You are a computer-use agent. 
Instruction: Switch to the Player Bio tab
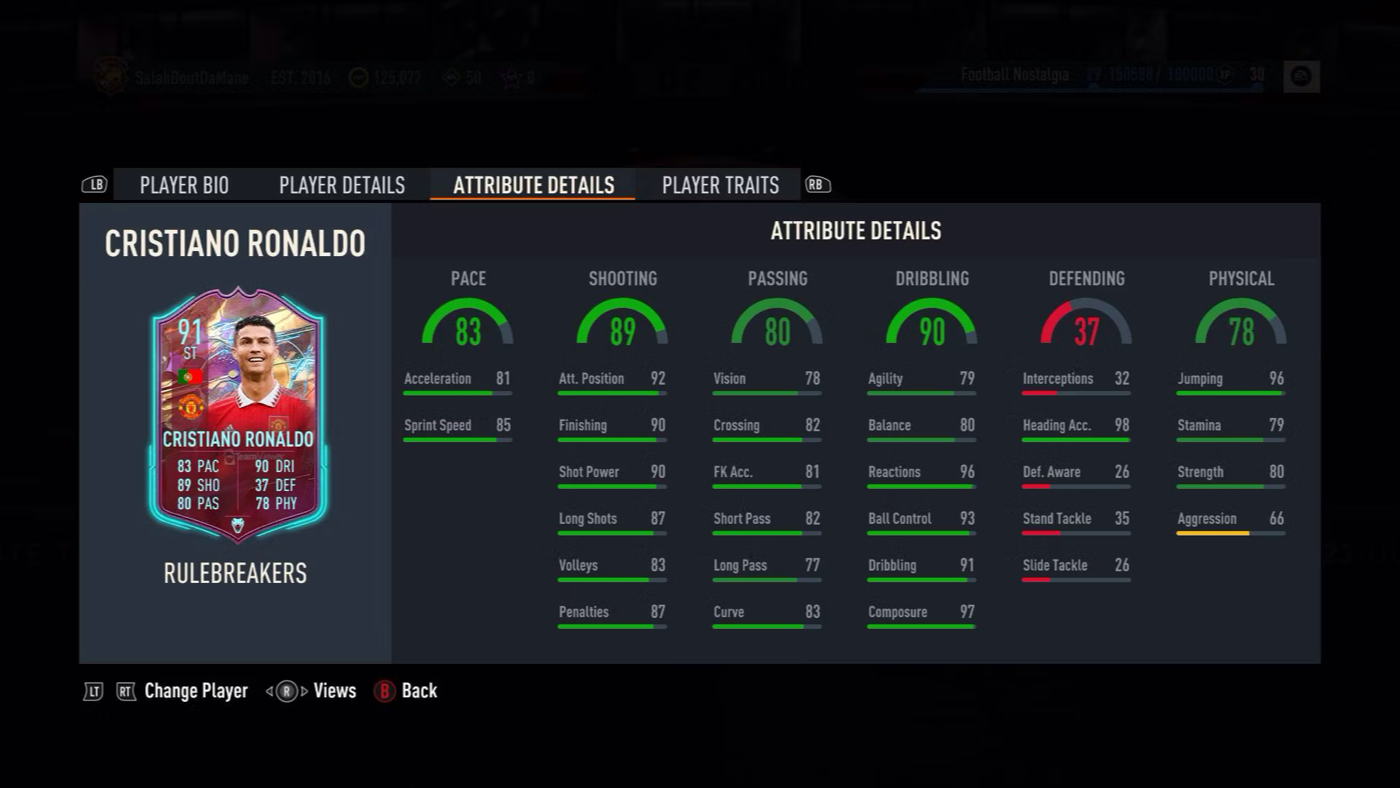tap(184, 185)
